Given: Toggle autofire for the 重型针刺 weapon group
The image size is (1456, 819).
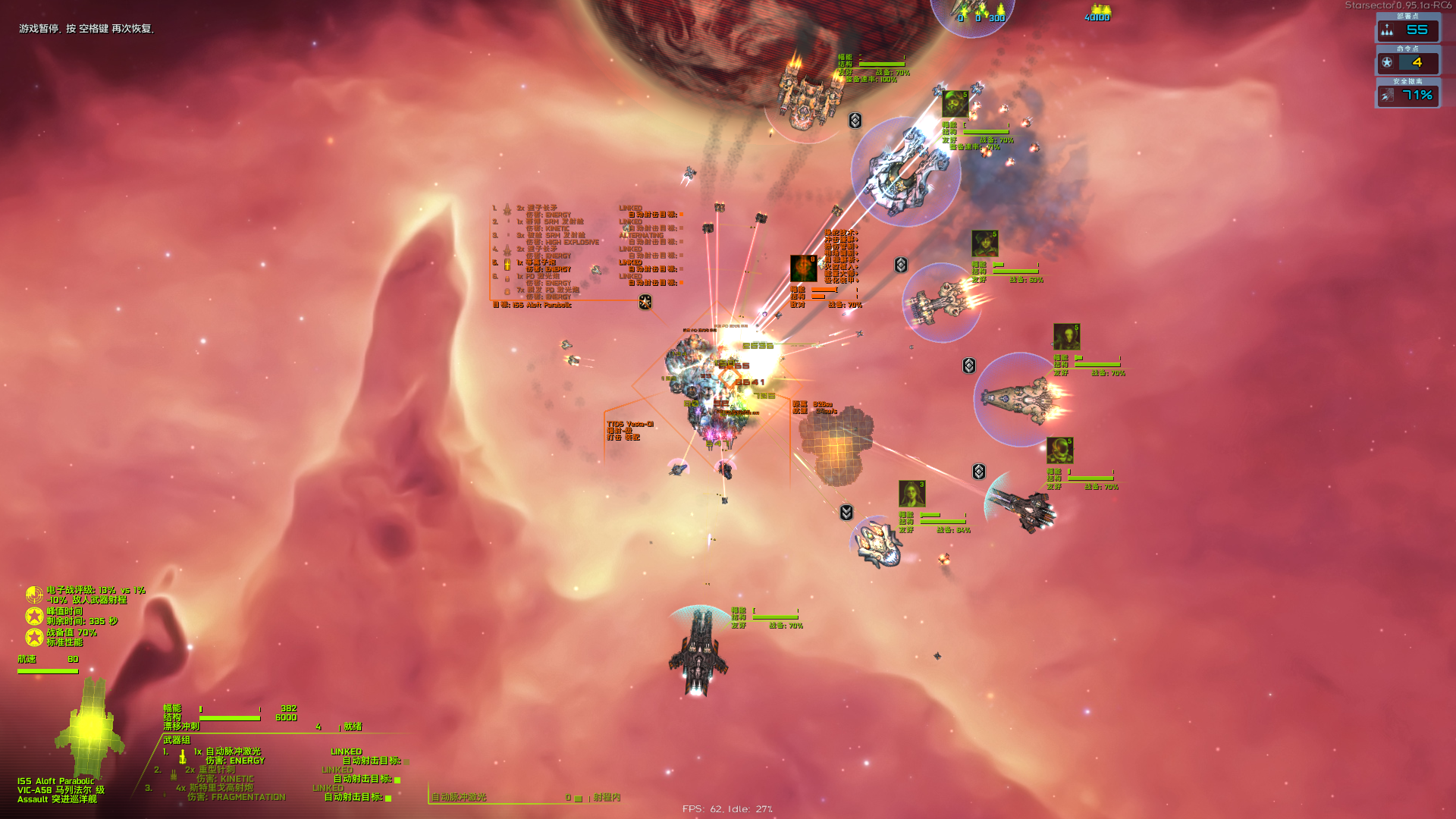Looking at the screenshot, I should click(x=396, y=779).
